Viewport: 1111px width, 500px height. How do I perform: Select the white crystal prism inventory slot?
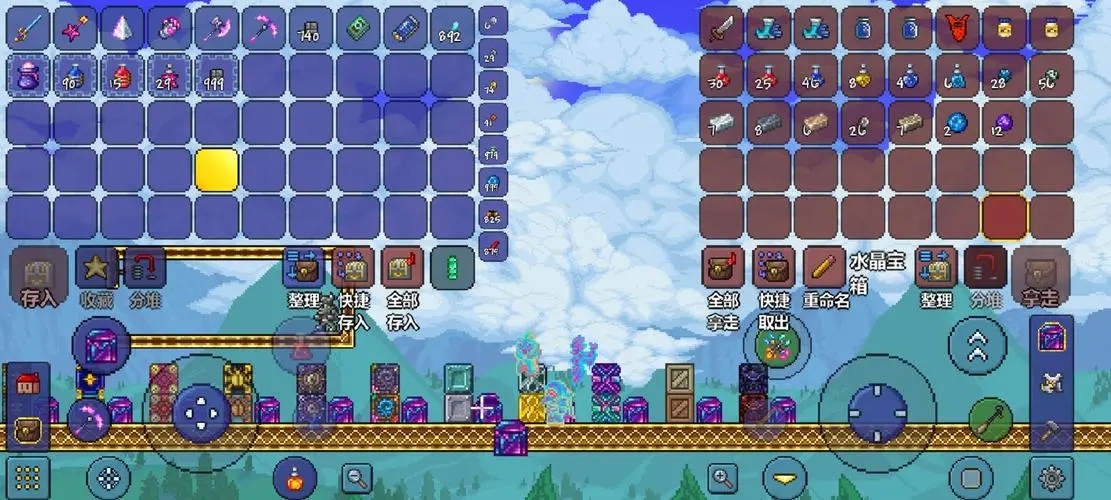pyautogui.click(x=123, y=28)
